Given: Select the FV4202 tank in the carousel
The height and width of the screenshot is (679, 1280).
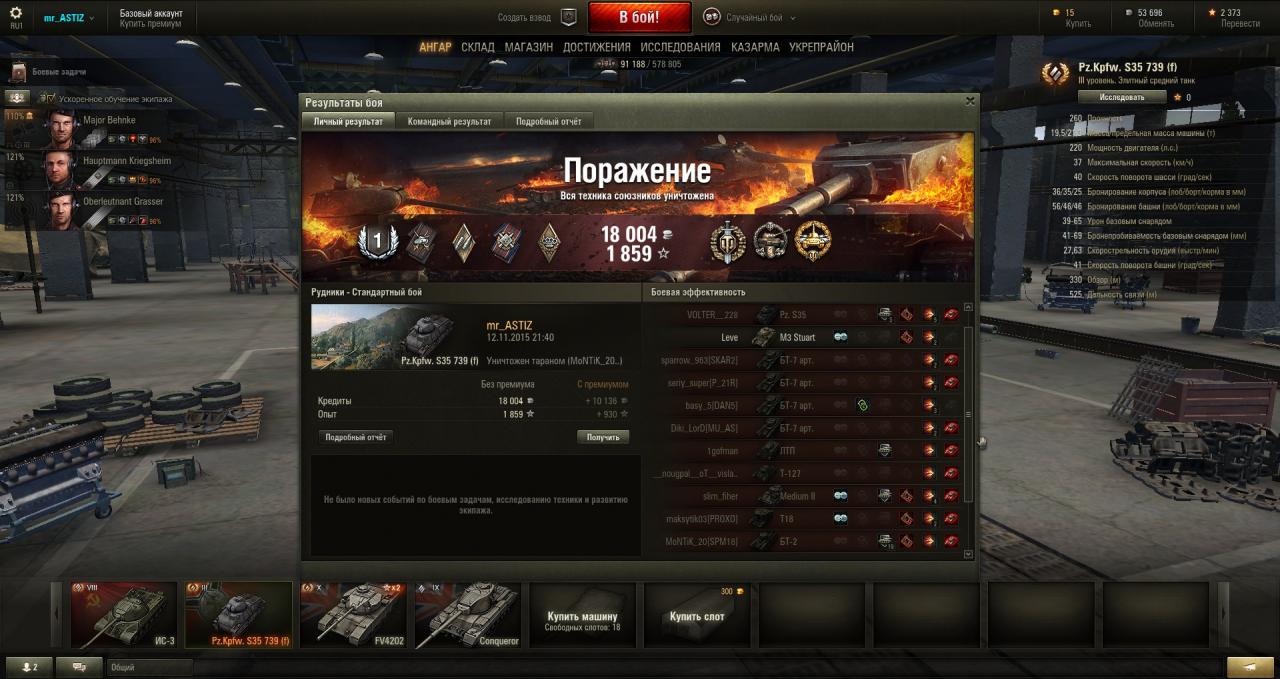Looking at the screenshot, I should (x=353, y=616).
